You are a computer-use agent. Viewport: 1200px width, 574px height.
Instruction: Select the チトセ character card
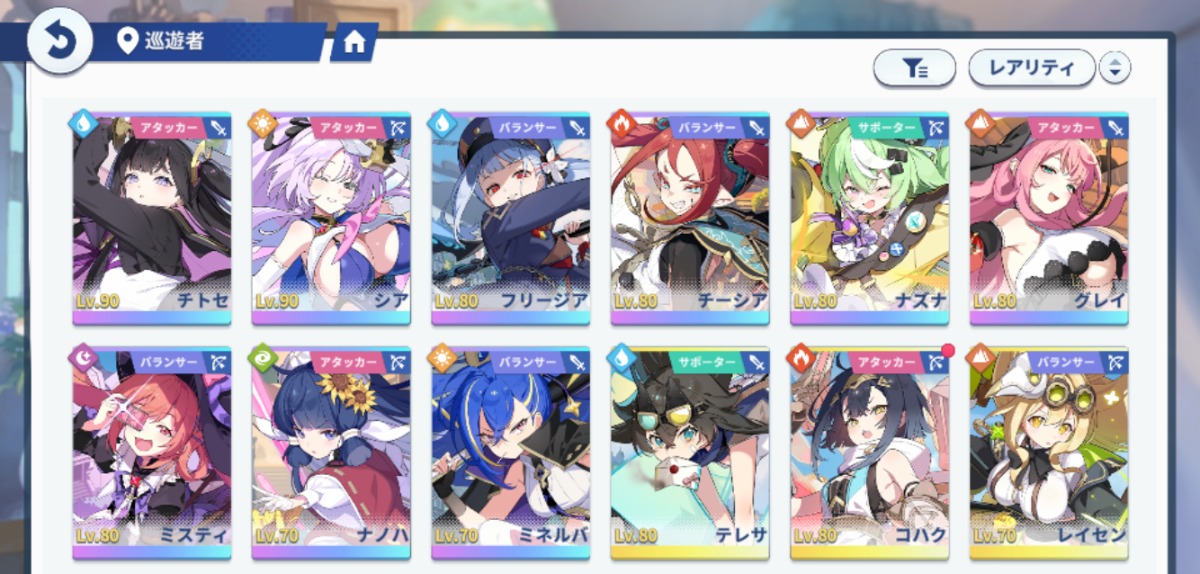[152, 218]
